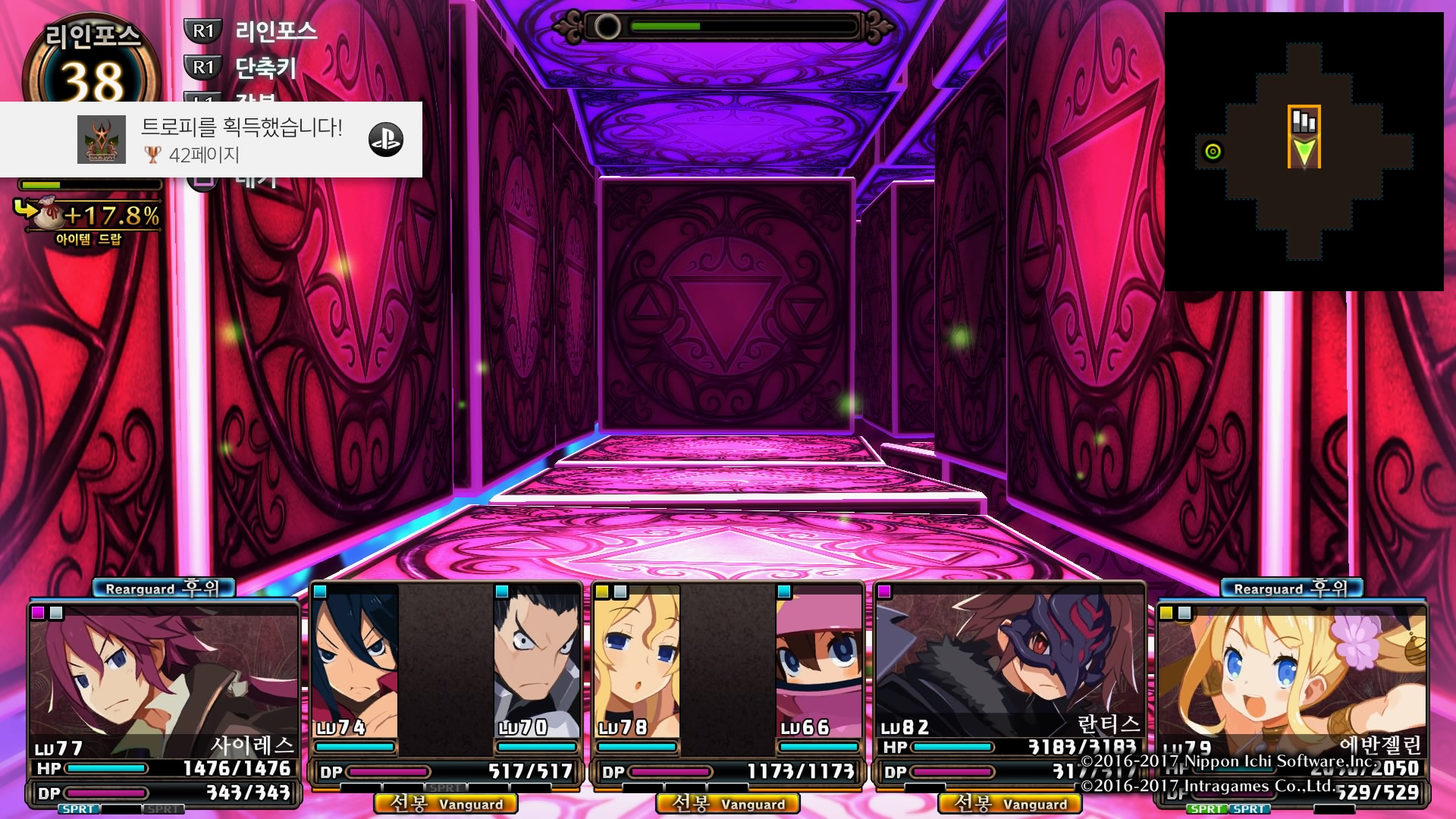Image resolution: width=1456 pixels, height=819 pixels.
Task: Choose the LV70 spiky-haired man portrait
Action: (537, 660)
